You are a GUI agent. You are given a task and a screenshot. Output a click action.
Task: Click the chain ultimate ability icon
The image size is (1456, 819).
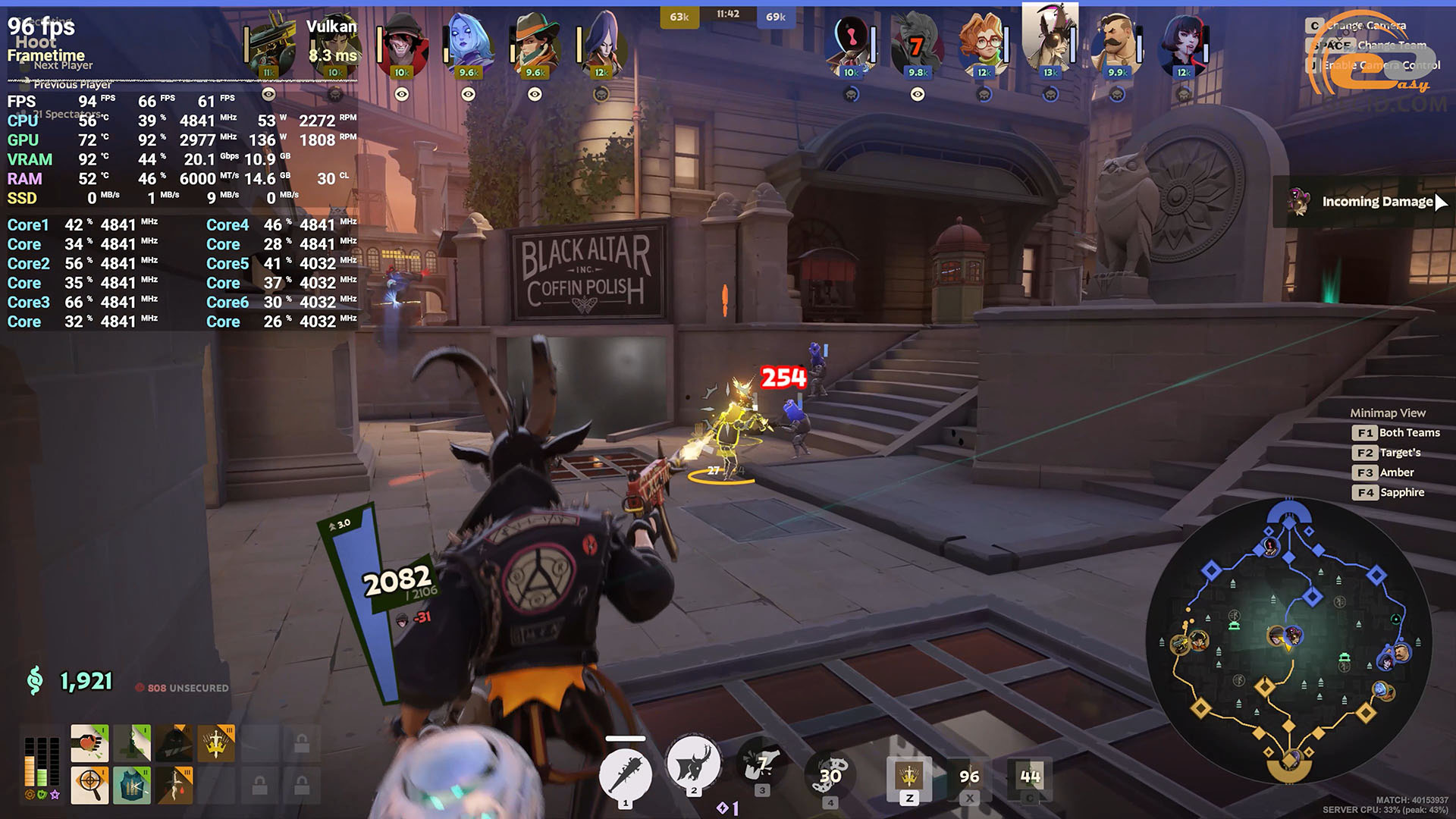pyautogui.click(x=830, y=773)
